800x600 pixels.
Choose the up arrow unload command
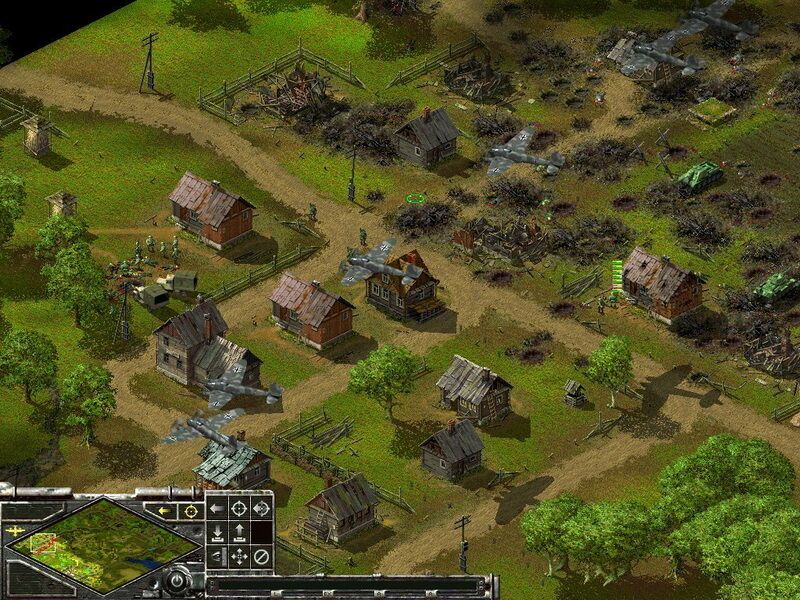pyautogui.click(x=239, y=532)
